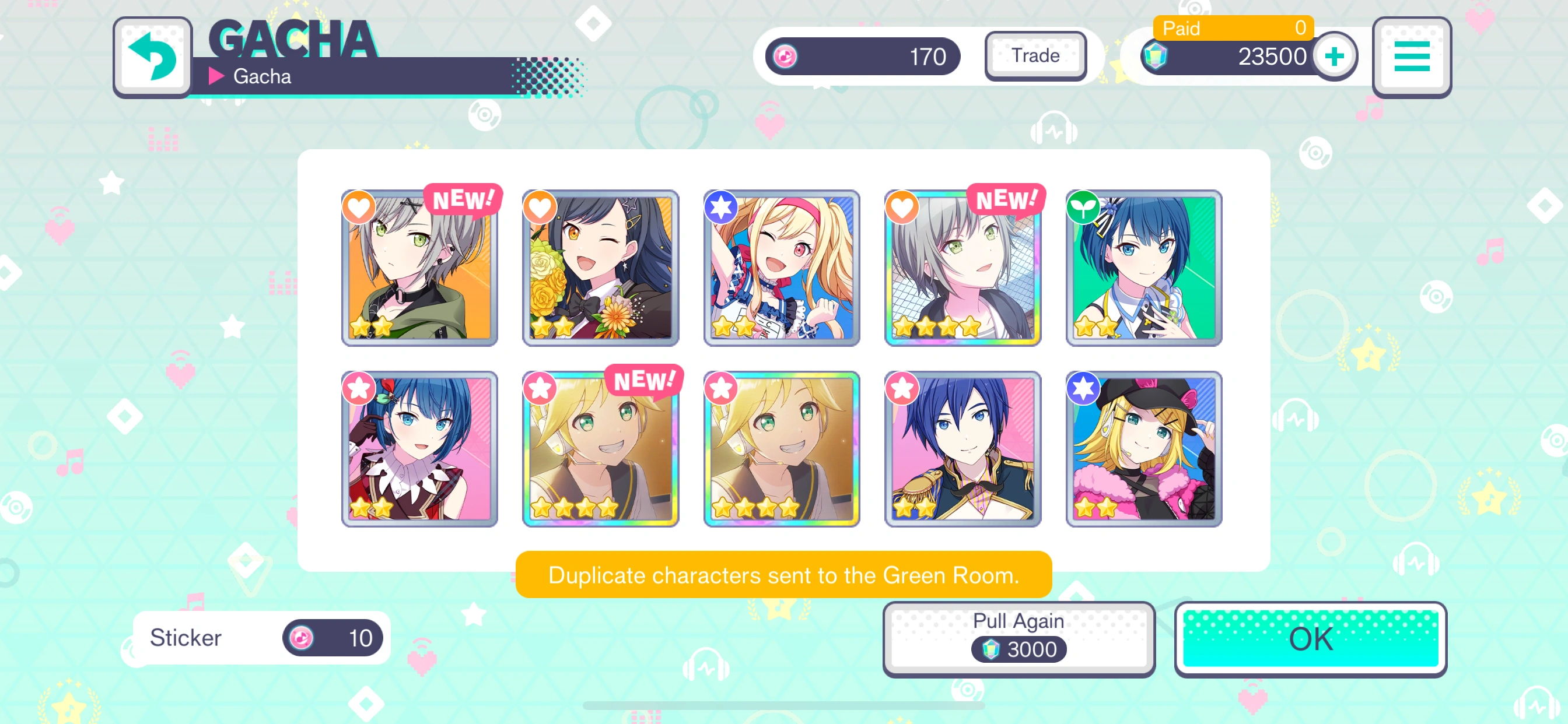Tap the music note currency icon showing 170
Screen dimensions: 1568x724
click(x=785, y=56)
